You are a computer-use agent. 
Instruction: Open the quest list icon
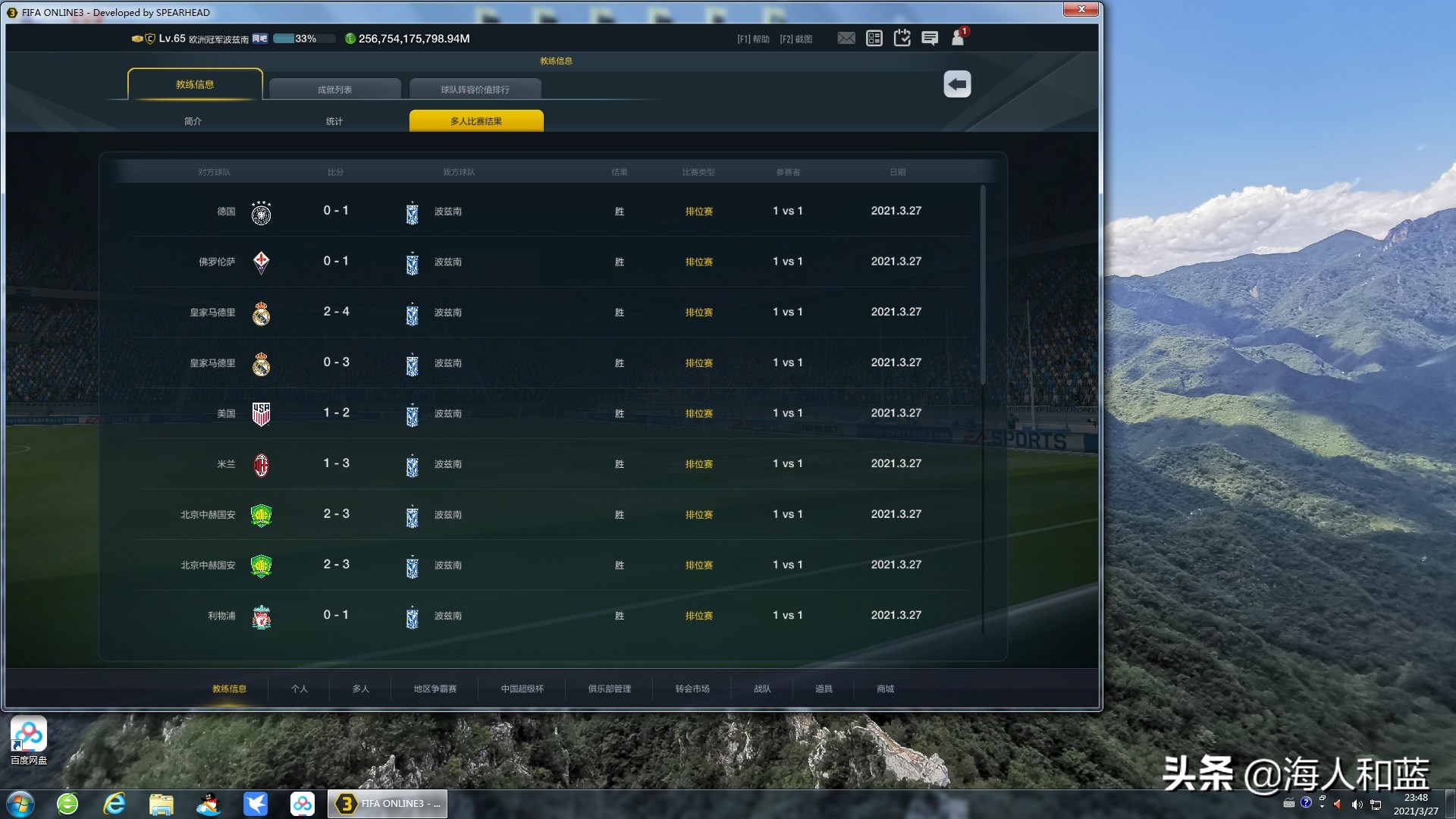coord(874,38)
